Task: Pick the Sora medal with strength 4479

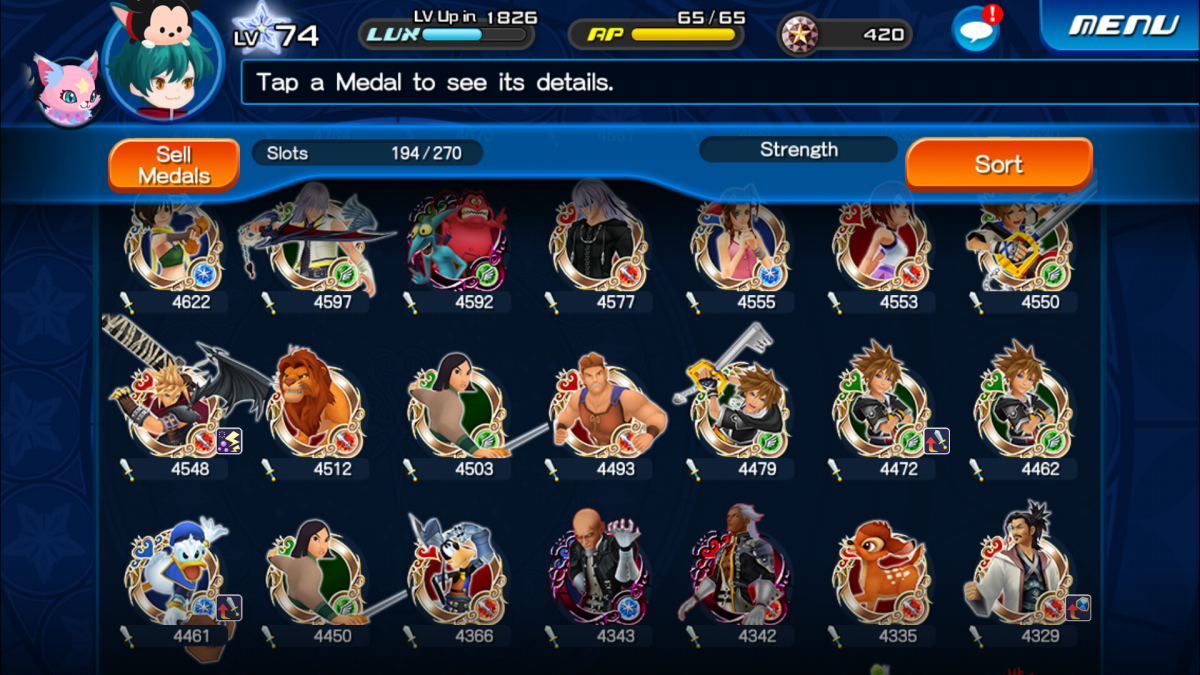Action: coord(740,410)
